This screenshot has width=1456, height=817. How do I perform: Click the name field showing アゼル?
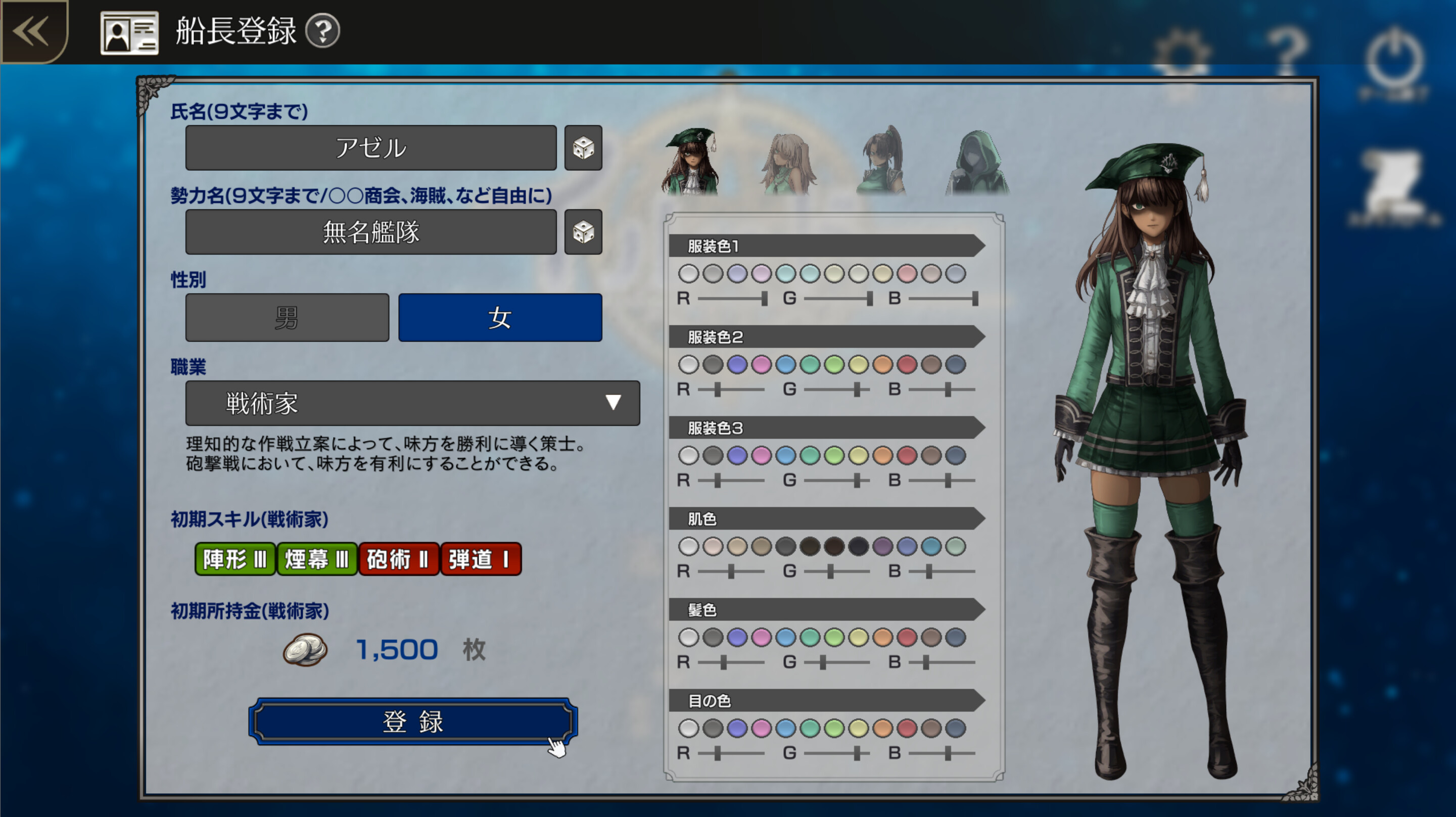coord(371,148)
